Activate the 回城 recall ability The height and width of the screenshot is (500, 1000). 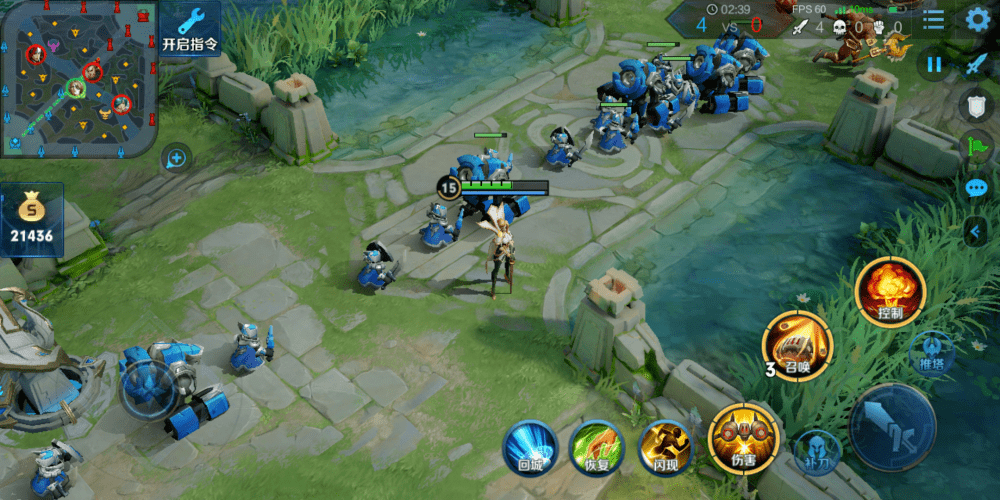coord(529,446)
